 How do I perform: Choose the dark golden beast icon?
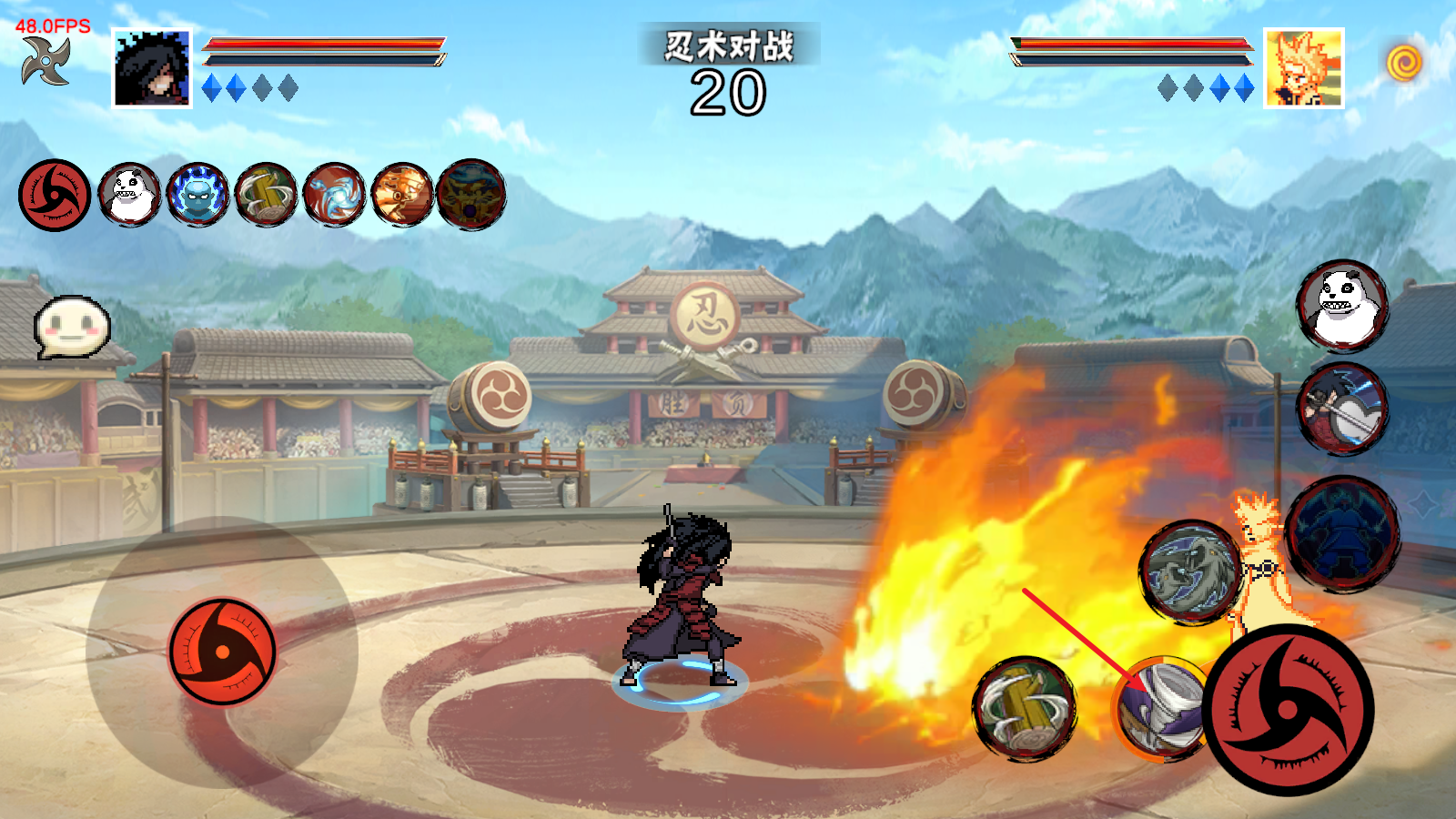click(470, 195)
